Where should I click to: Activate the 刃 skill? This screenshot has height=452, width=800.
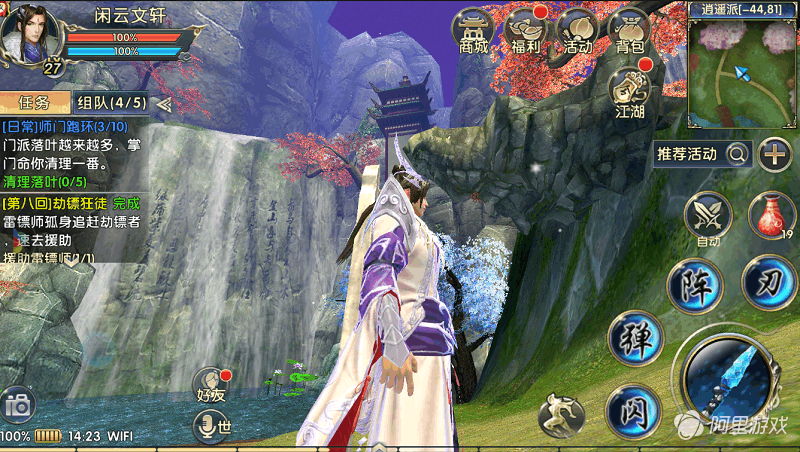click(x=768, y=282)
